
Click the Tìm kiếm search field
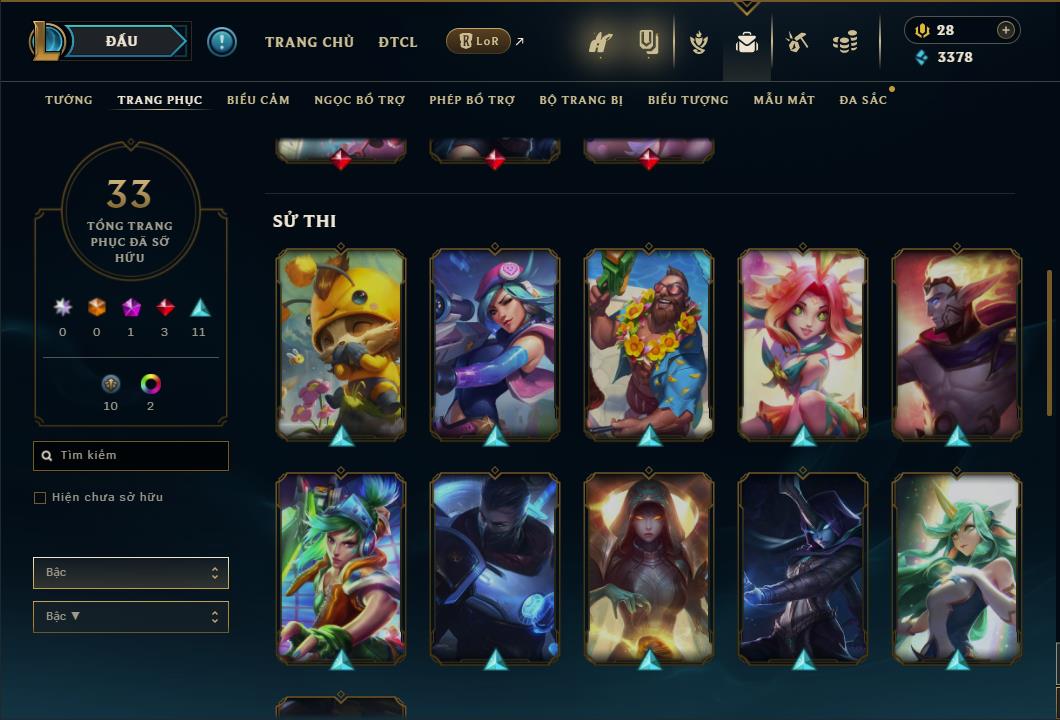[x=131, y=456]
